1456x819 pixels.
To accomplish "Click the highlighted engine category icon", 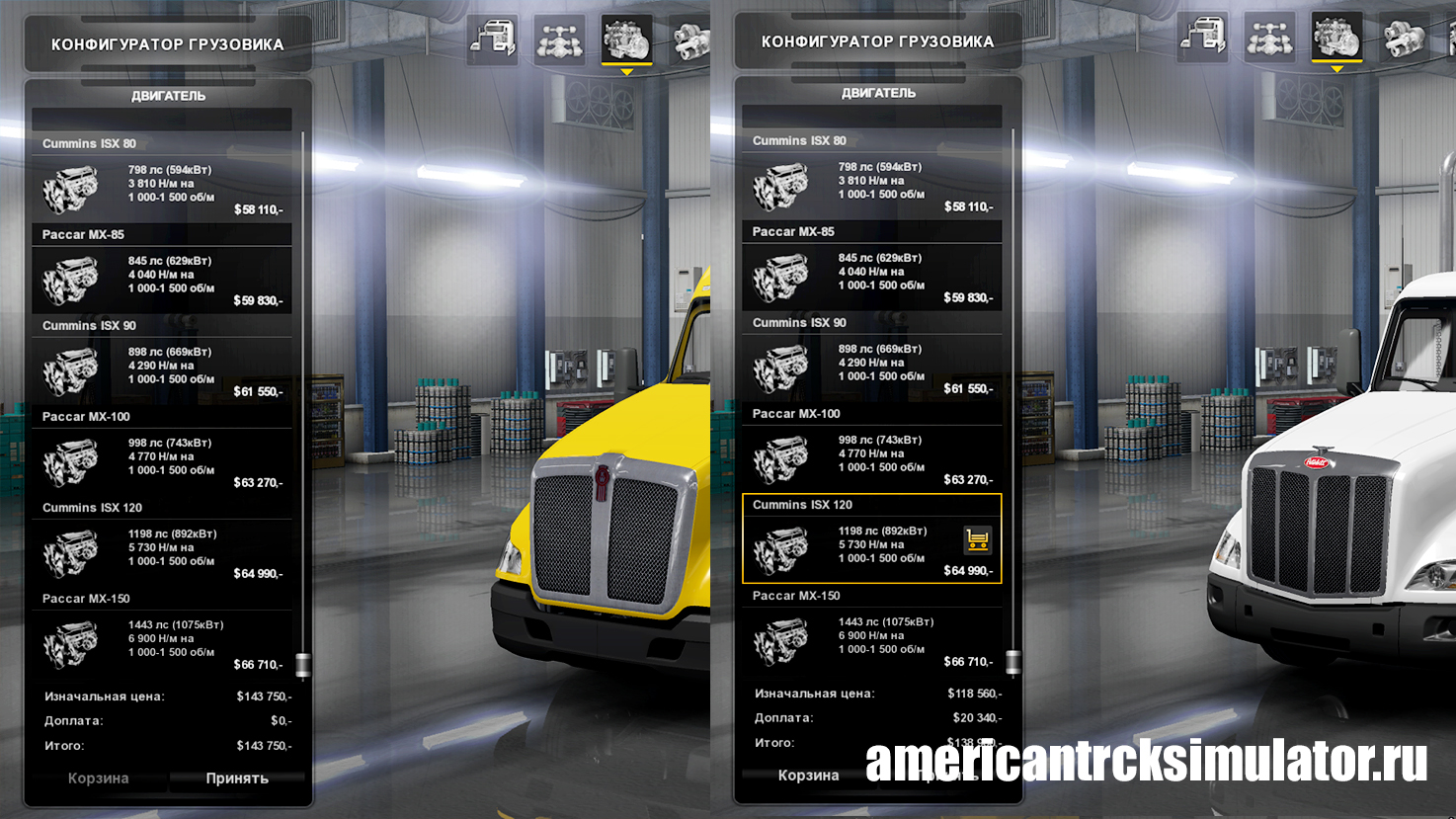I will click(626, 40).
